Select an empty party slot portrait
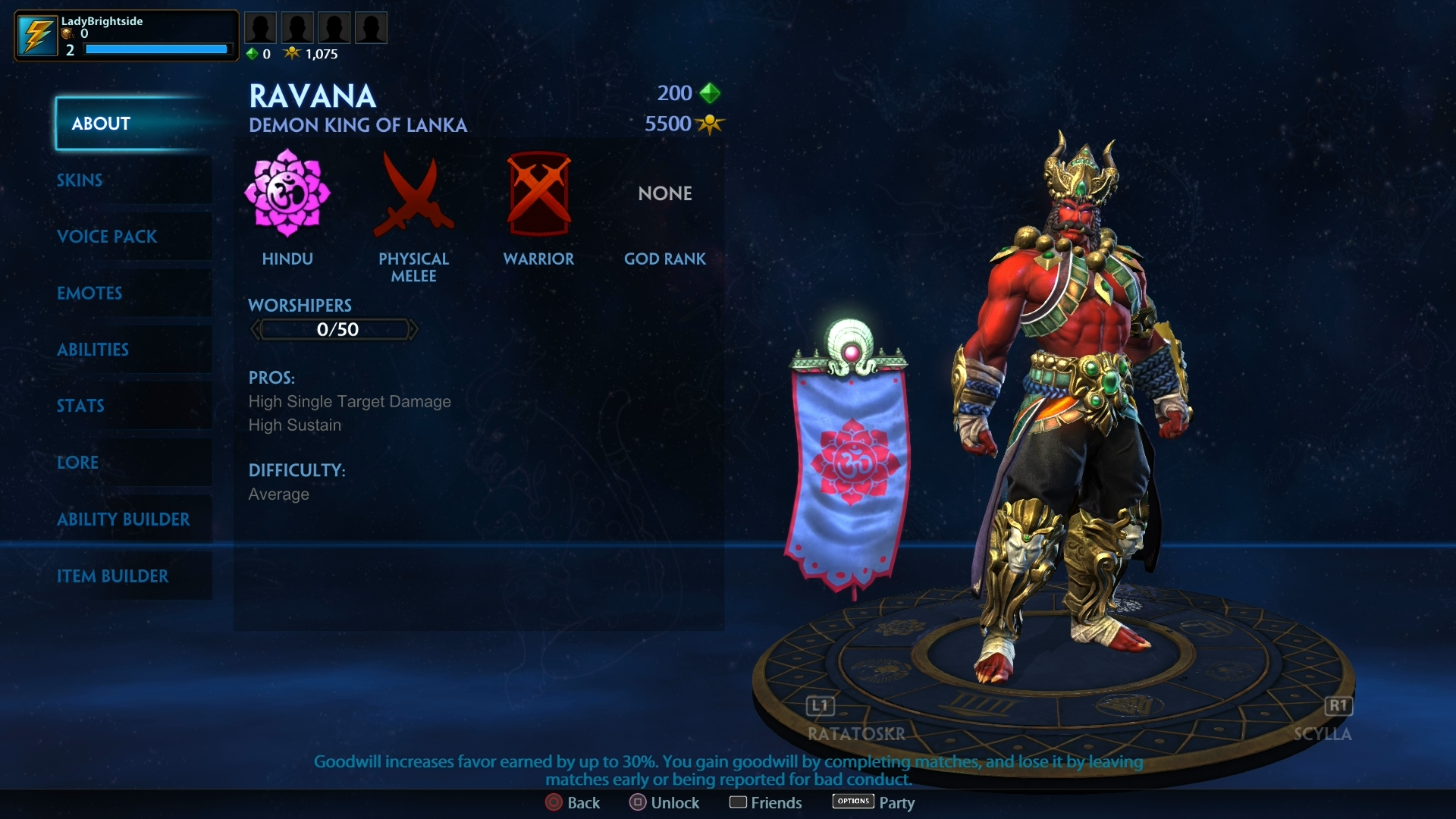Viewport: 1456px width, 819px height. (260, 27)
